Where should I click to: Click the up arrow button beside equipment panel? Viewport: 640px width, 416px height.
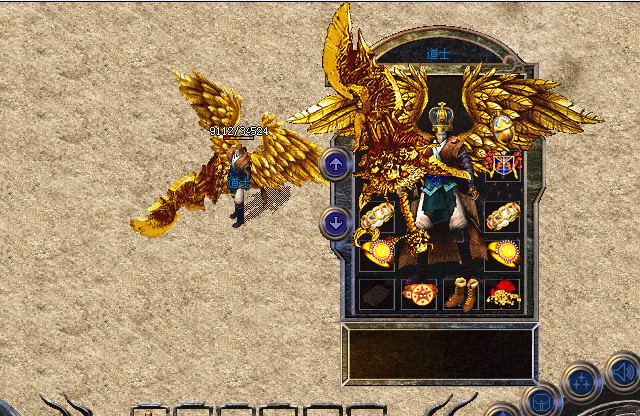[336, 164]
